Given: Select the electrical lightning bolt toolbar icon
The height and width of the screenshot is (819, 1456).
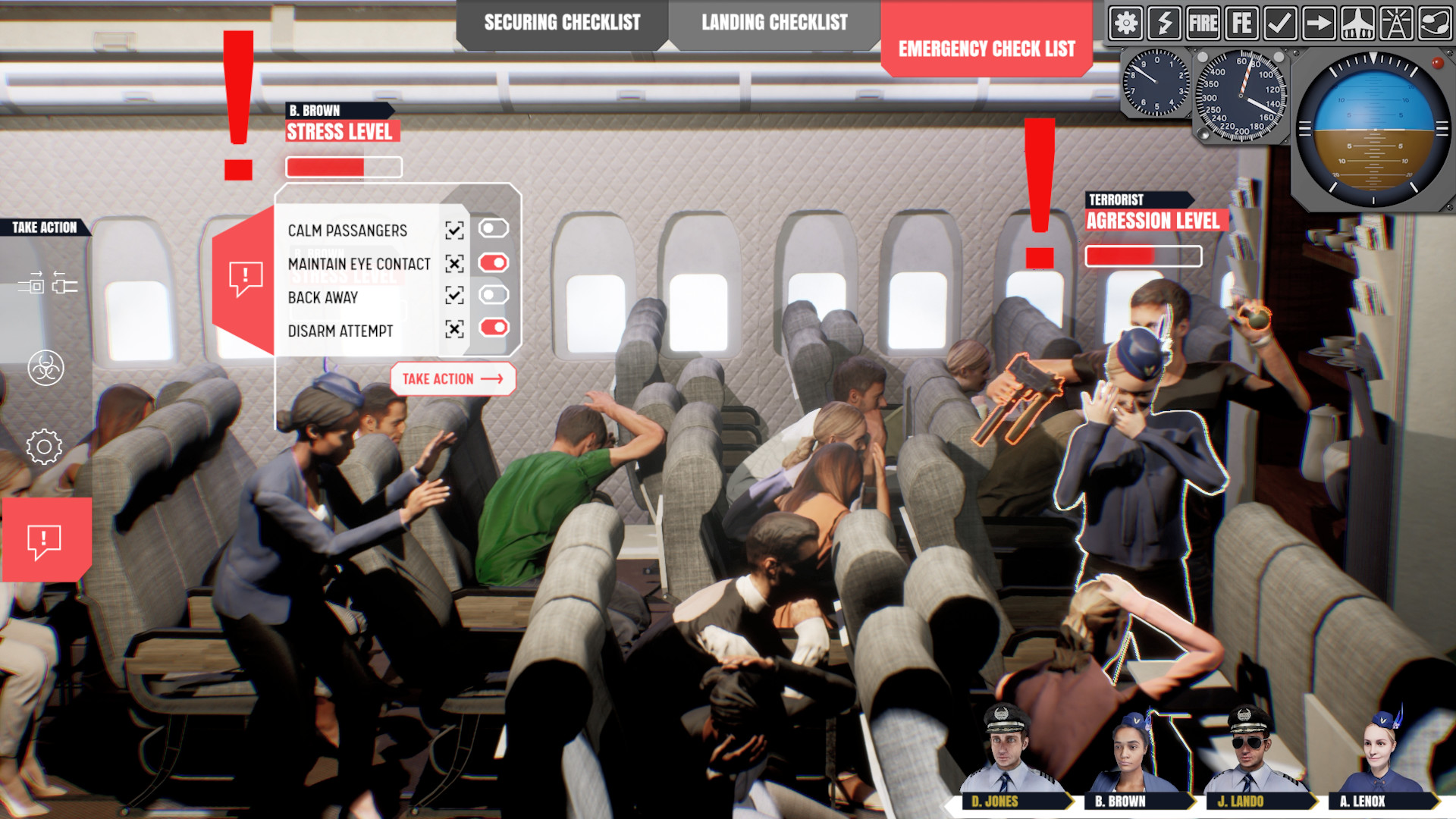Looking at the screenshot, I should coord(1166,24).
